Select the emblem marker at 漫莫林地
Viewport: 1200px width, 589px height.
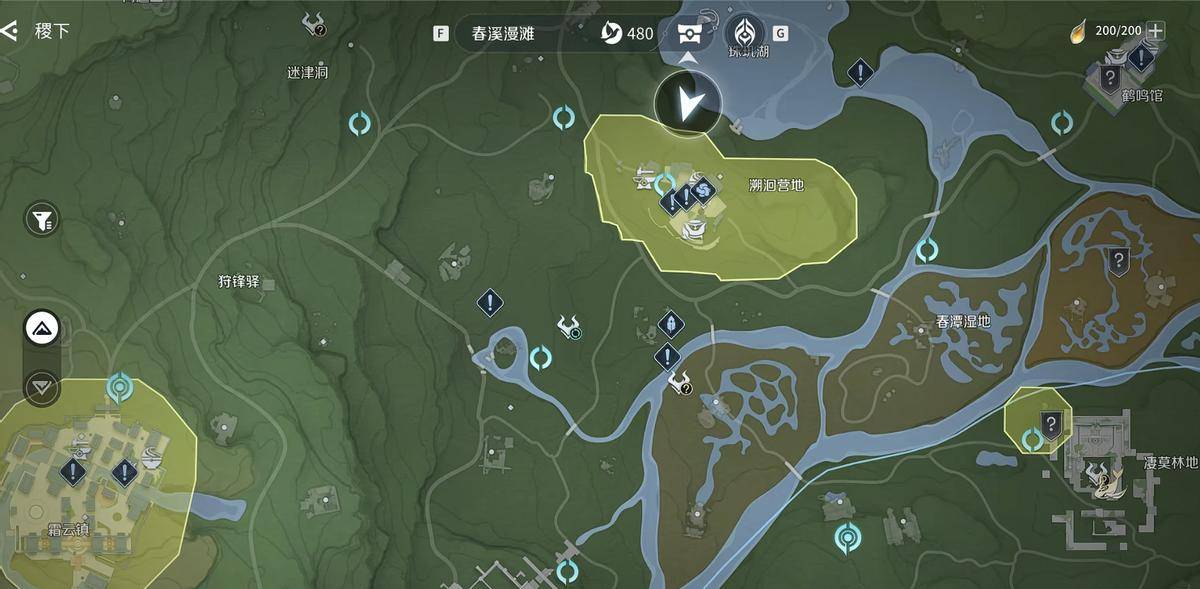[1102, 476]
